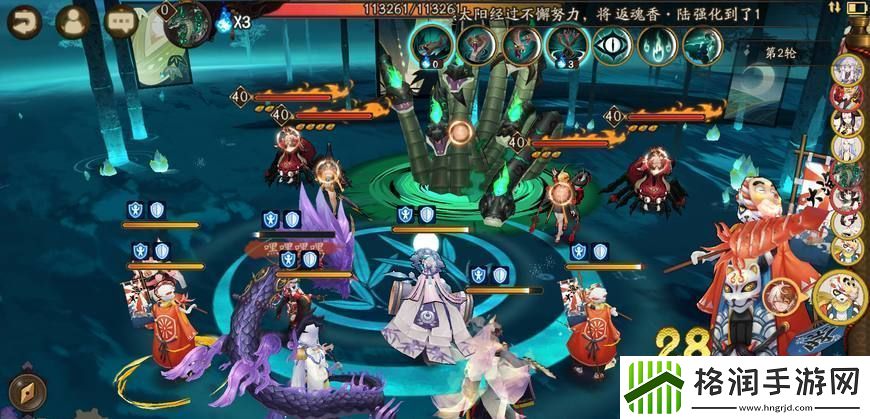Select the top portrait in turn order
Screen dimensions: 870x419
click(846, 70)
